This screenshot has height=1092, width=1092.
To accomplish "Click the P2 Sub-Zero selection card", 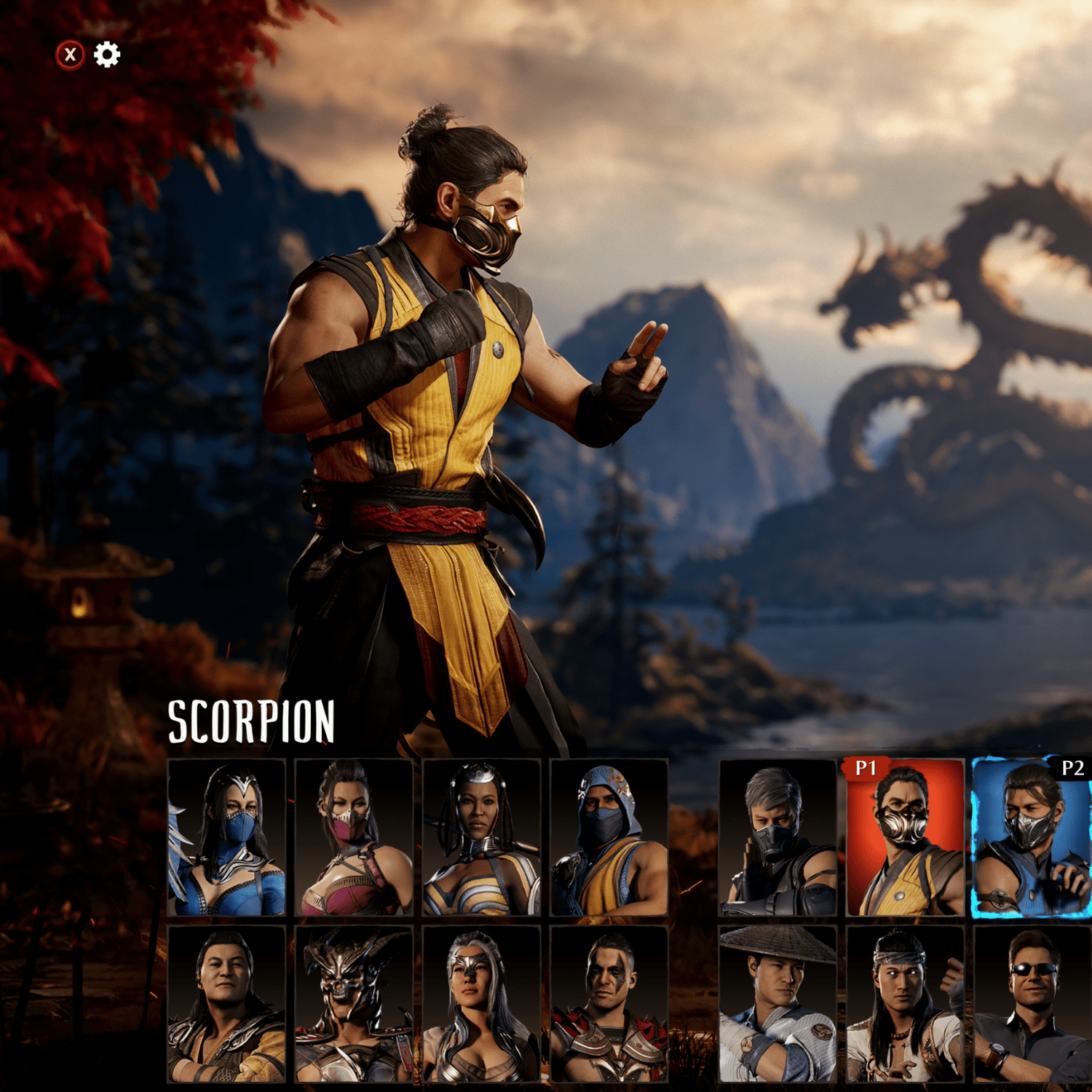I will (x=1030, y=841).
